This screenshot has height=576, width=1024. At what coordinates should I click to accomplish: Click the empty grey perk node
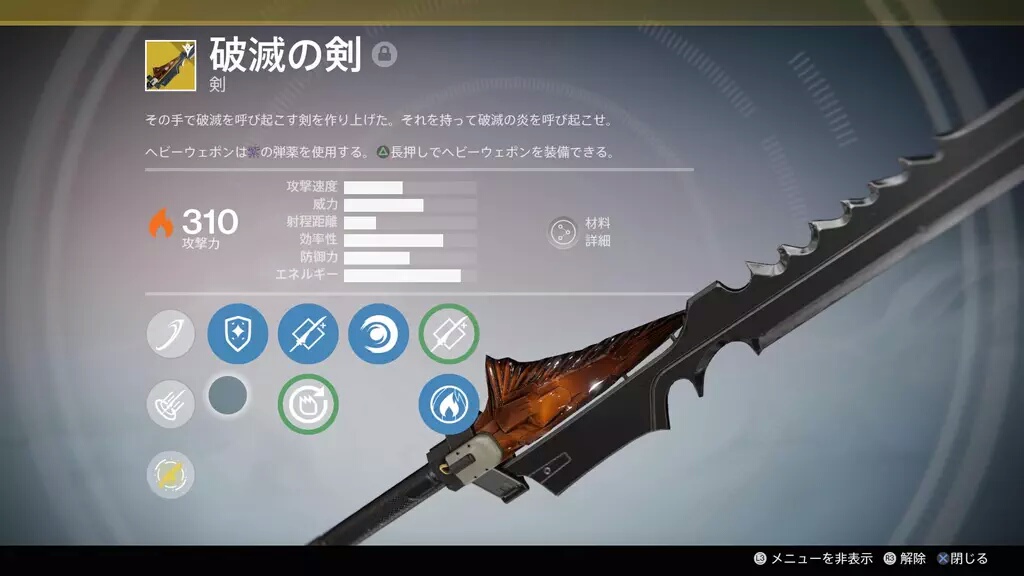point(228,396)
